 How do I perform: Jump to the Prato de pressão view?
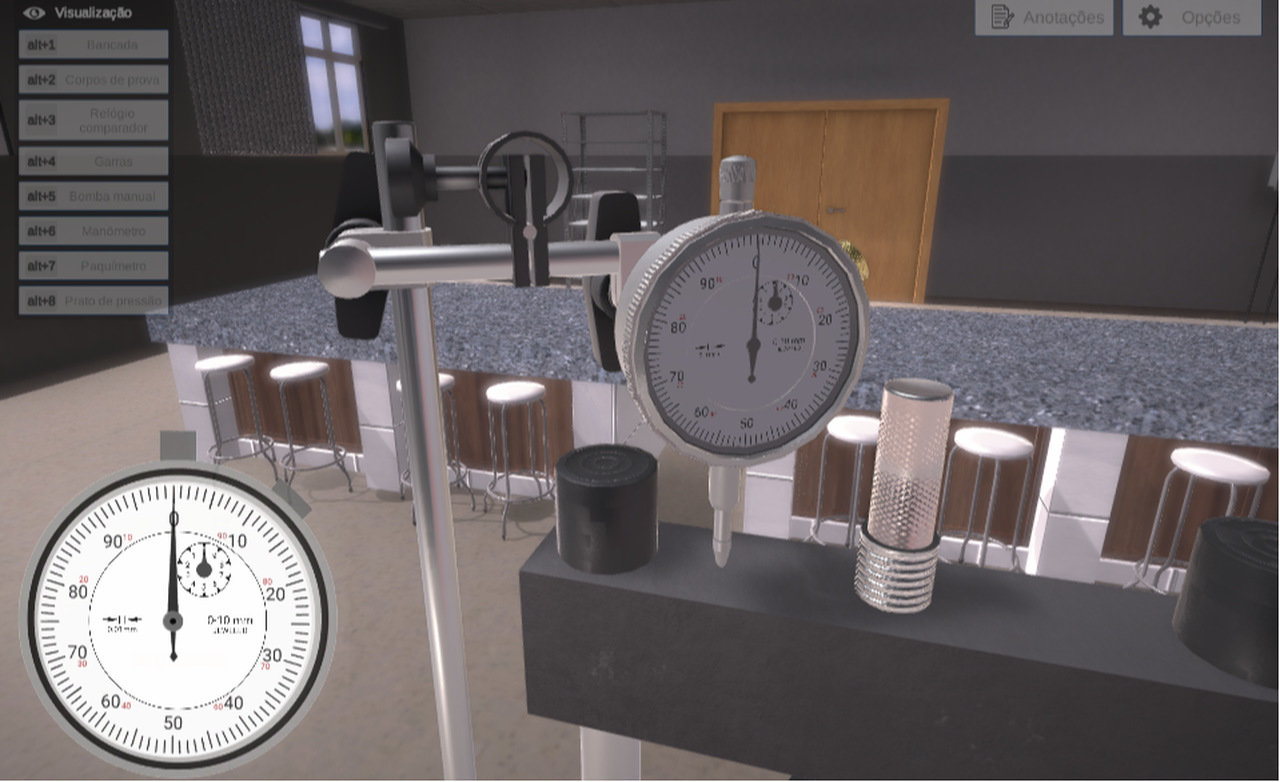pos(93,300)
